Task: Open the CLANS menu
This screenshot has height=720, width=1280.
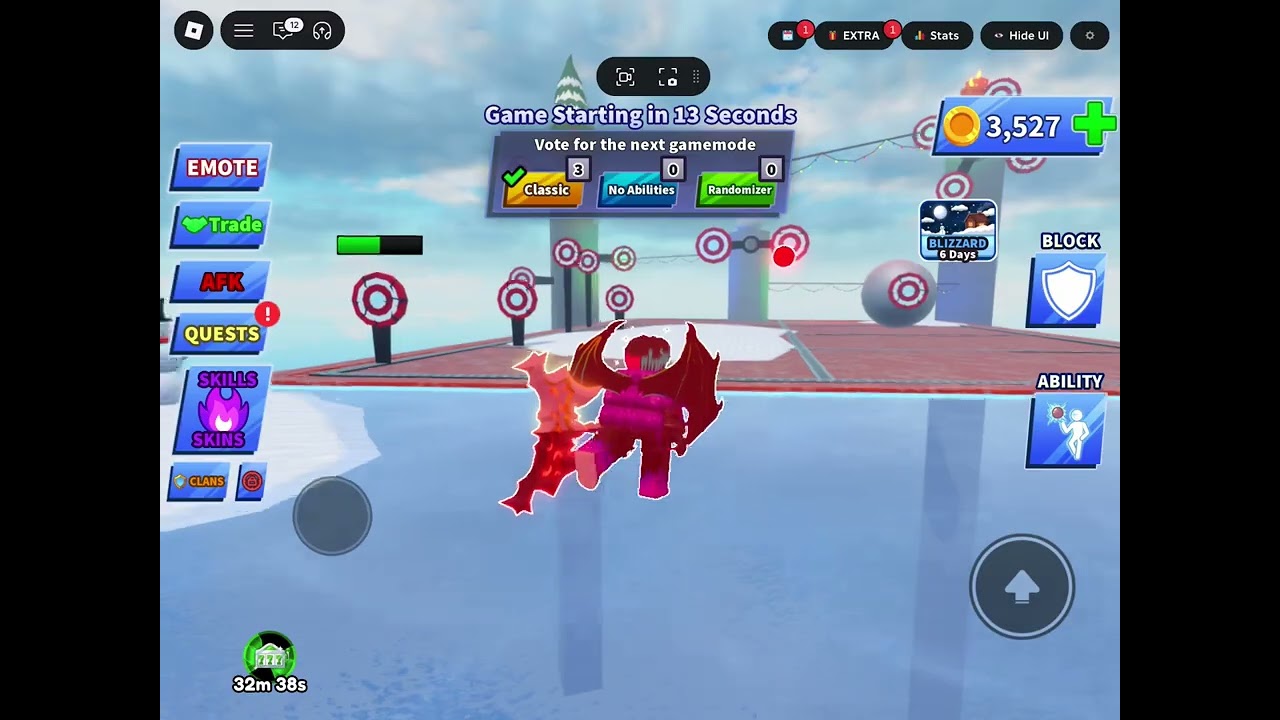Action: point(199,481)
